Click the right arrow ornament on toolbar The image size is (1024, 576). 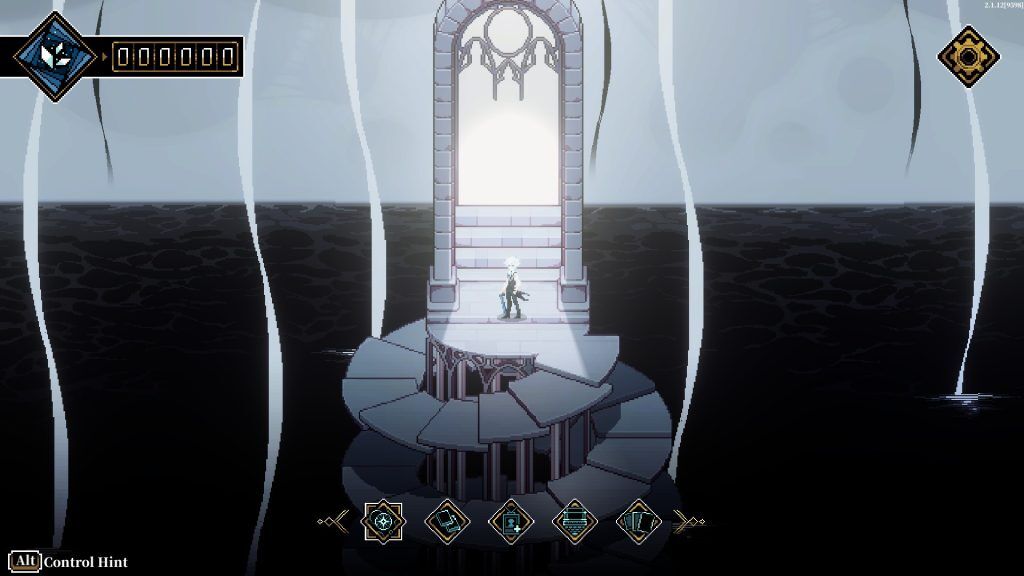688,521
